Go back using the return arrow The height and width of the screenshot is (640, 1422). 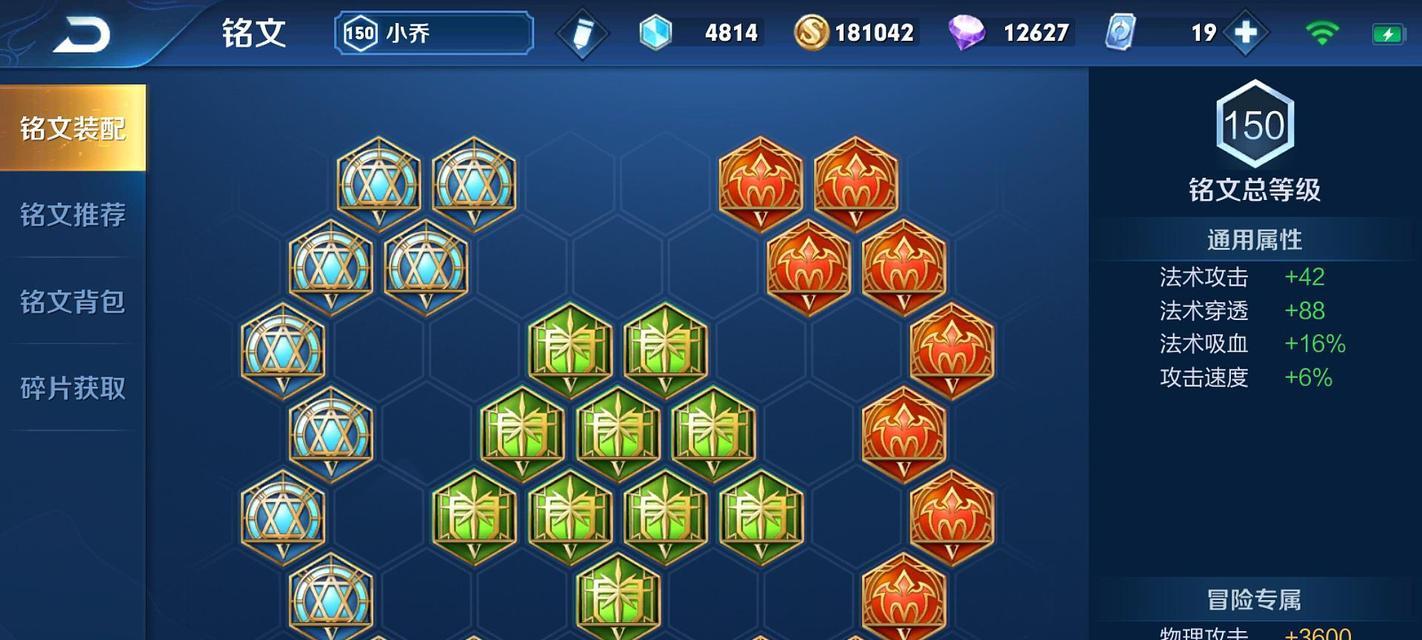point(81,35)
